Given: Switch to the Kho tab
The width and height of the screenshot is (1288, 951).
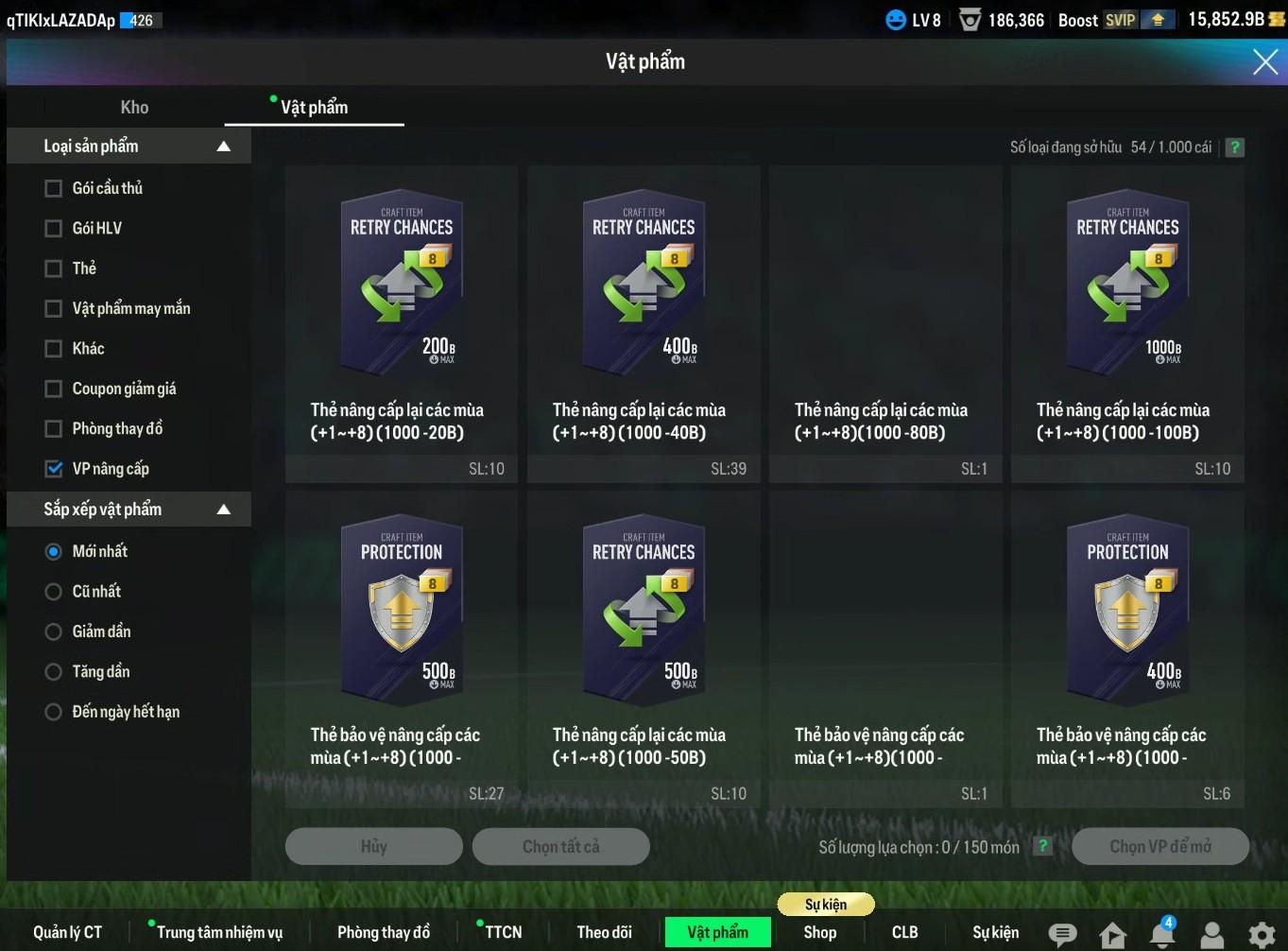Looking at the screenshot, I should [134, 108].
